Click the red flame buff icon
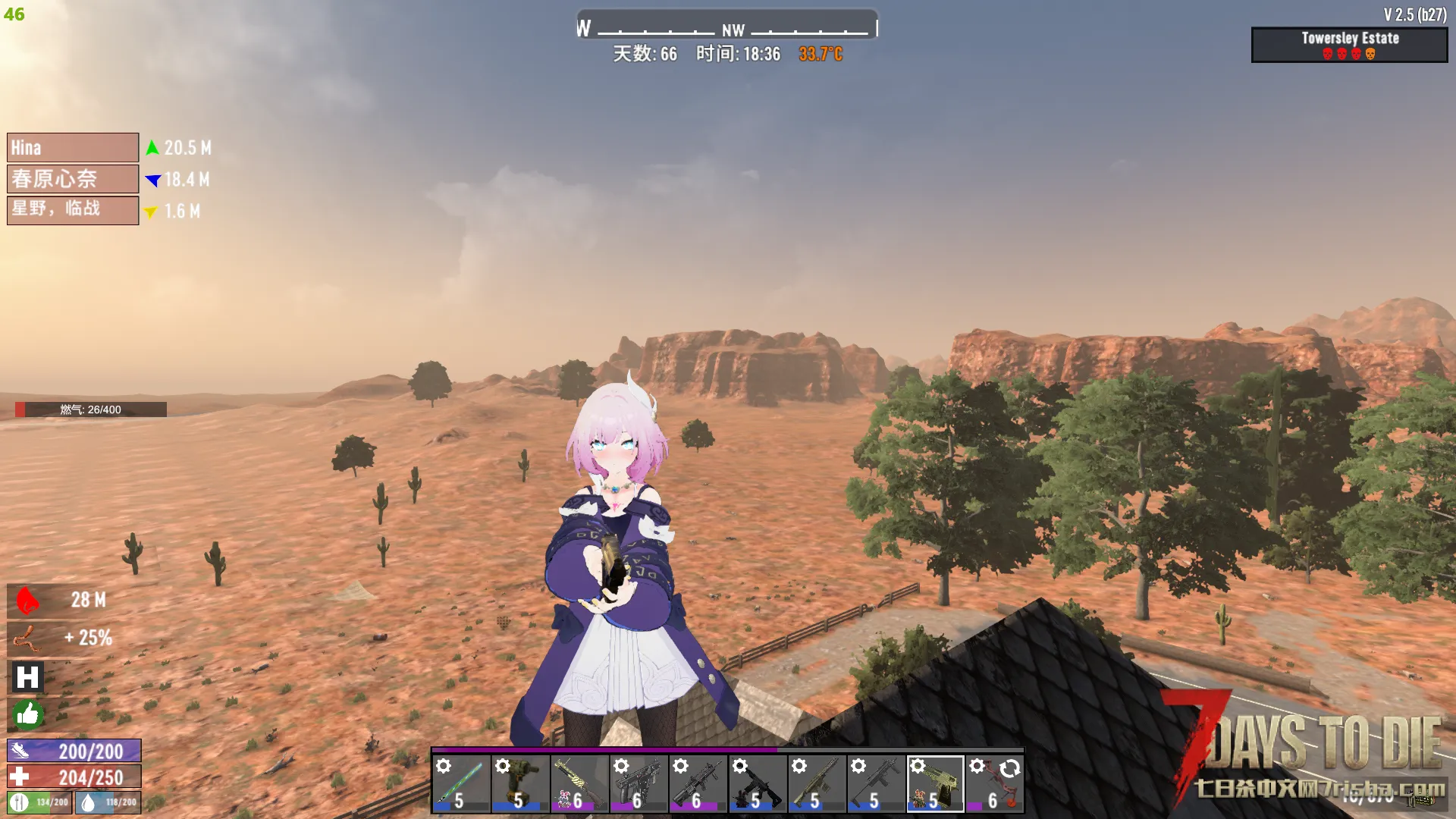The width and height of the screenshot is (1456, 819). click(27, 601)
